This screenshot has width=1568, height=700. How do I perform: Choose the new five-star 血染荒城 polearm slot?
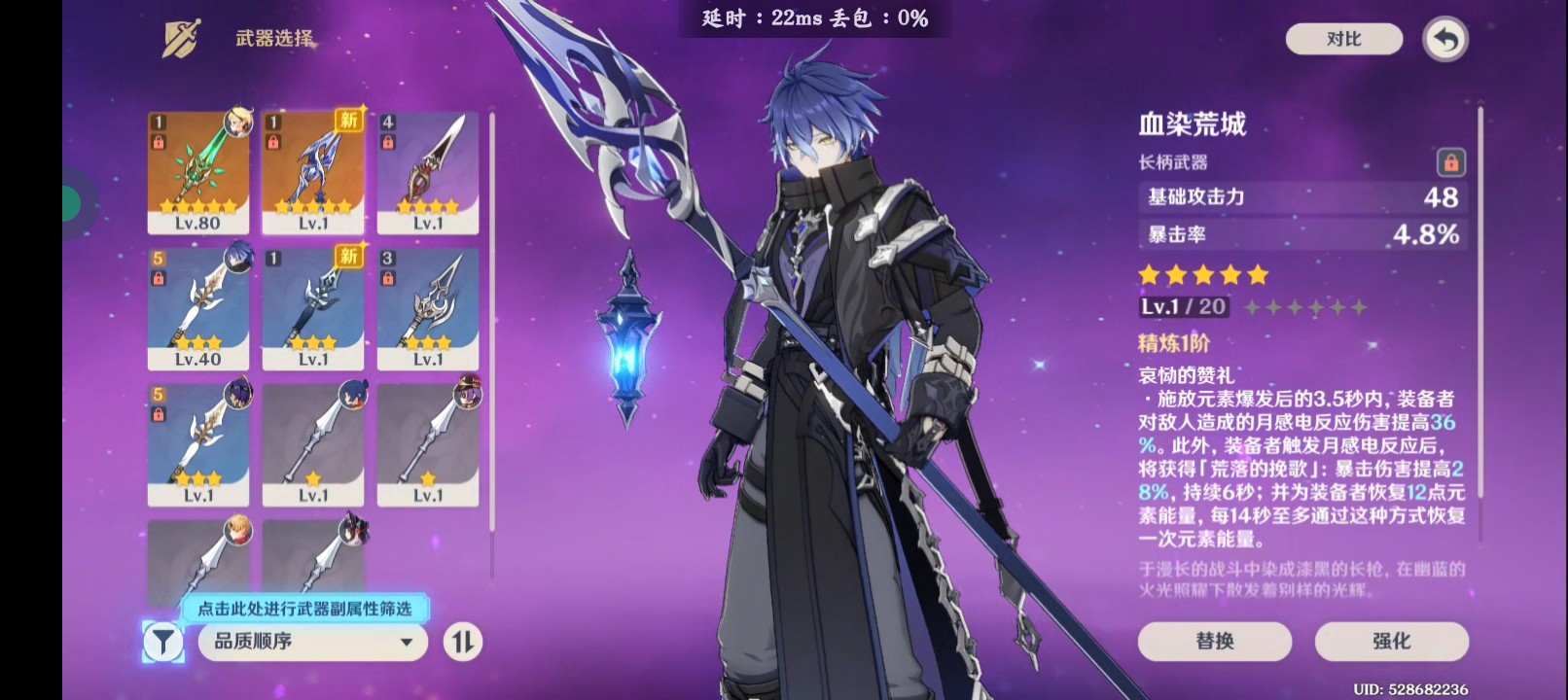click(x=313, y=173)
